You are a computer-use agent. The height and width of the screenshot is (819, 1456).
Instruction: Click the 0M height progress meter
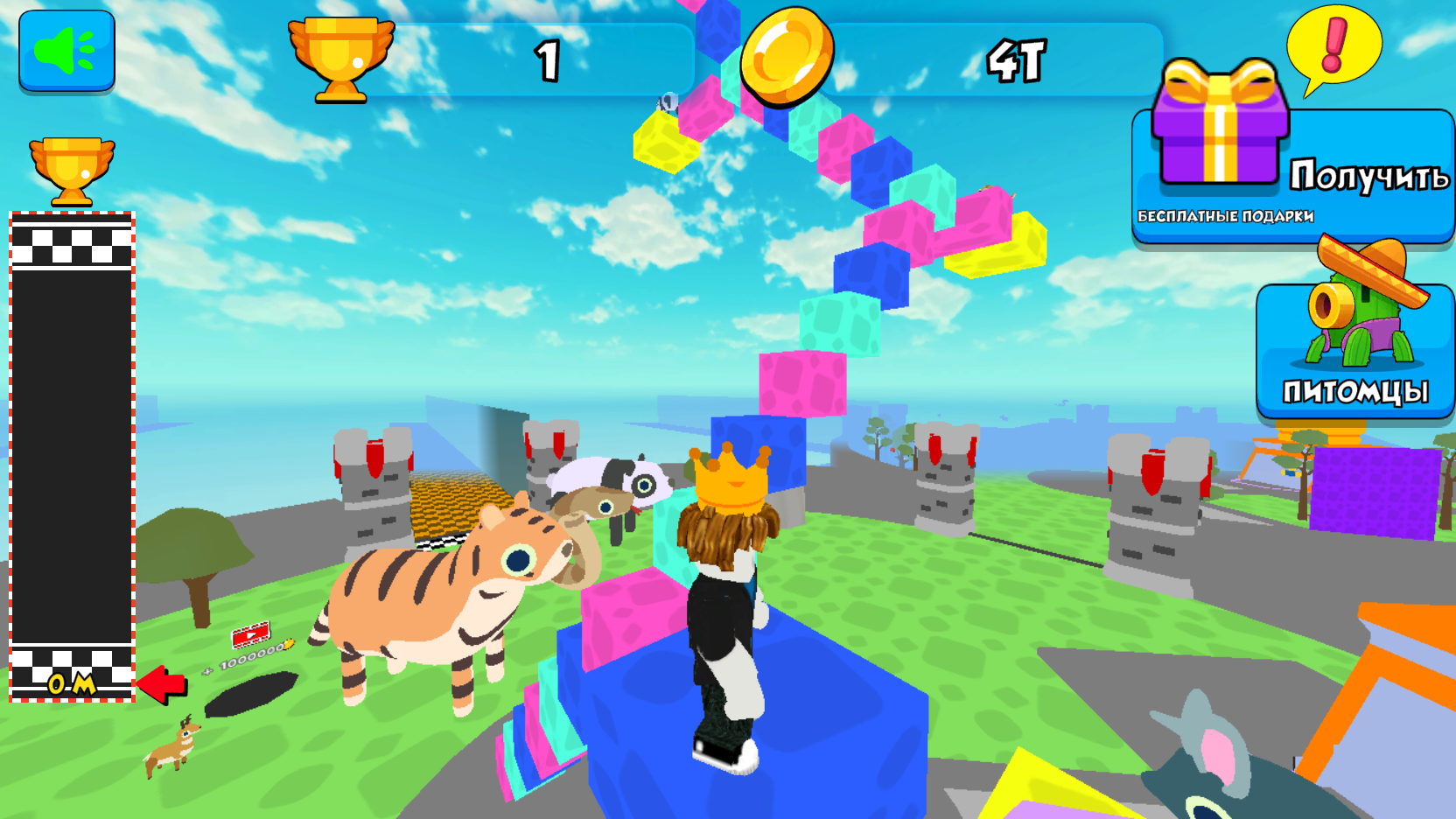click(x=72, y=685)
